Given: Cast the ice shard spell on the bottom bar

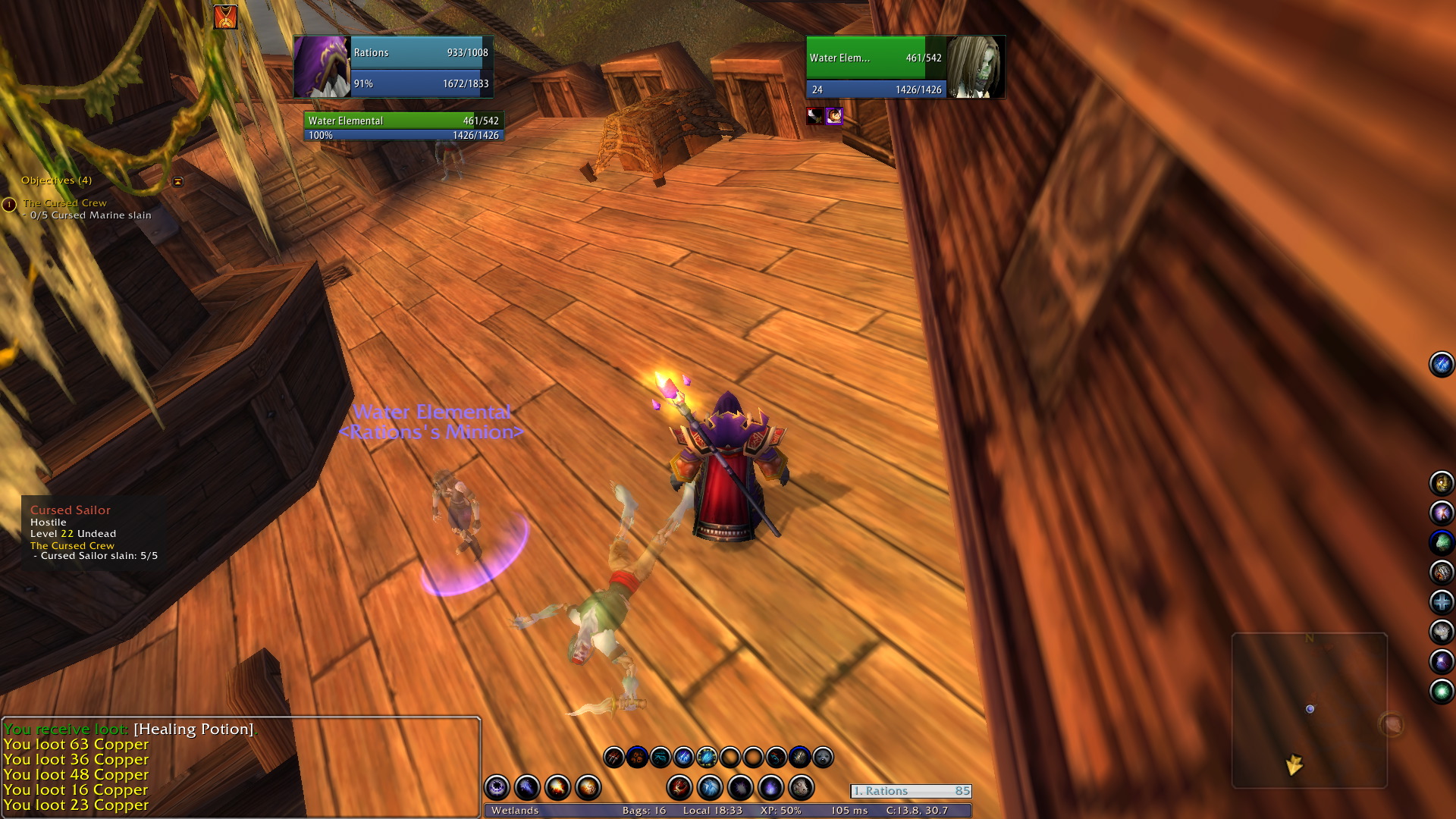Looking at the screenshot, I should [x=710, y=788].
